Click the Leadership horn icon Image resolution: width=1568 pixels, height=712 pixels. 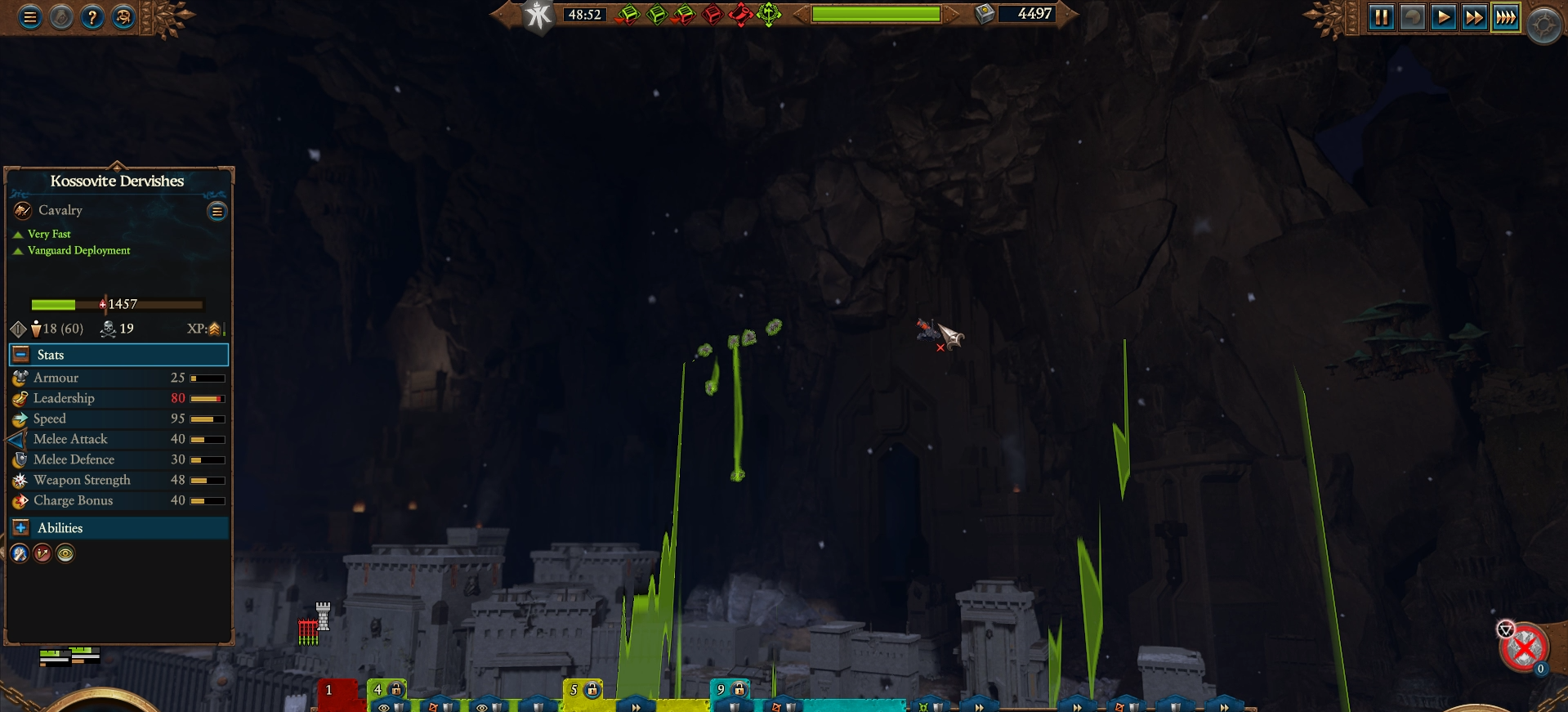click(x=20, y=398)
